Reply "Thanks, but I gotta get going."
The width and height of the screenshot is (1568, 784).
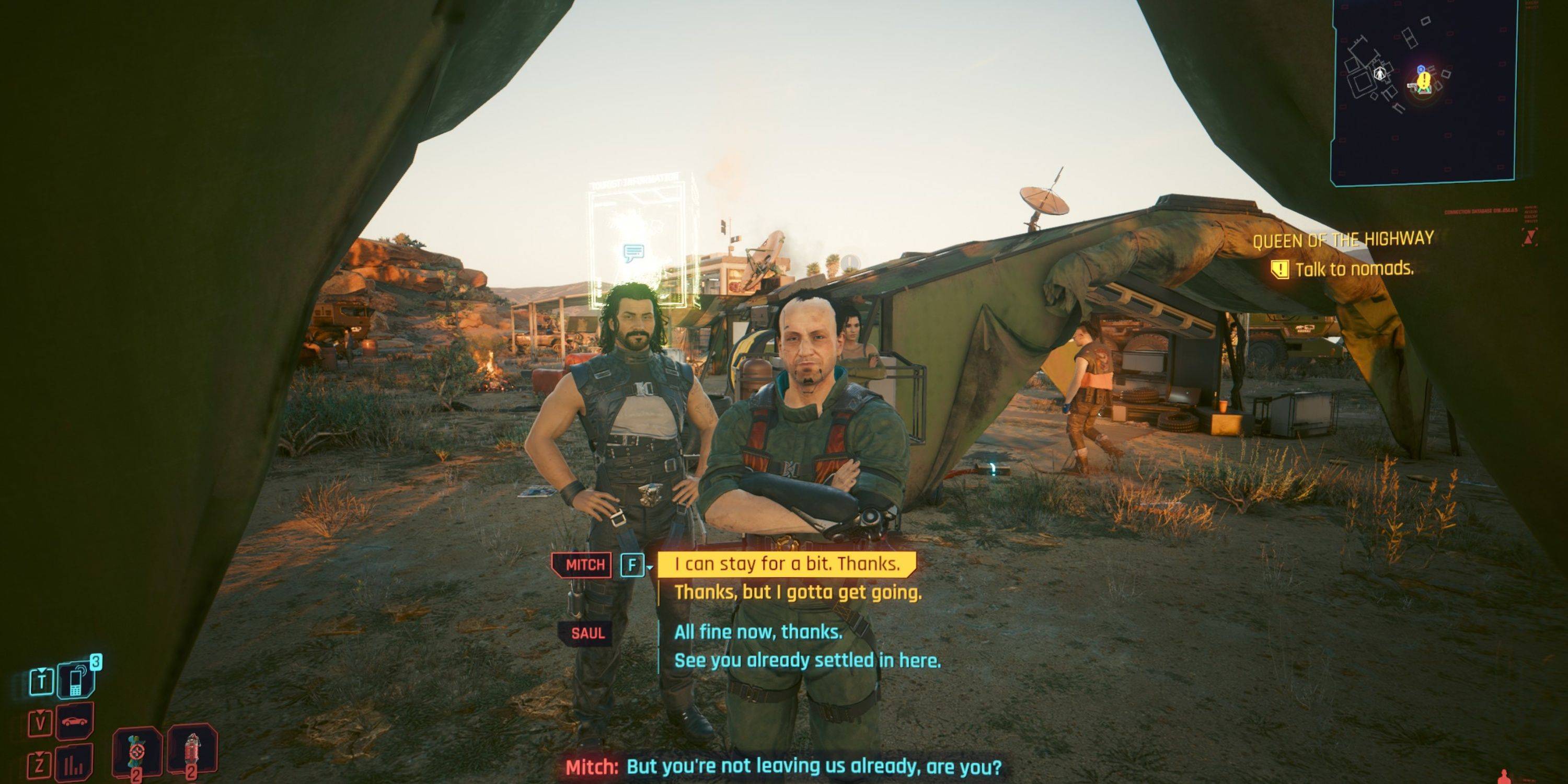[x=798, y=592]
